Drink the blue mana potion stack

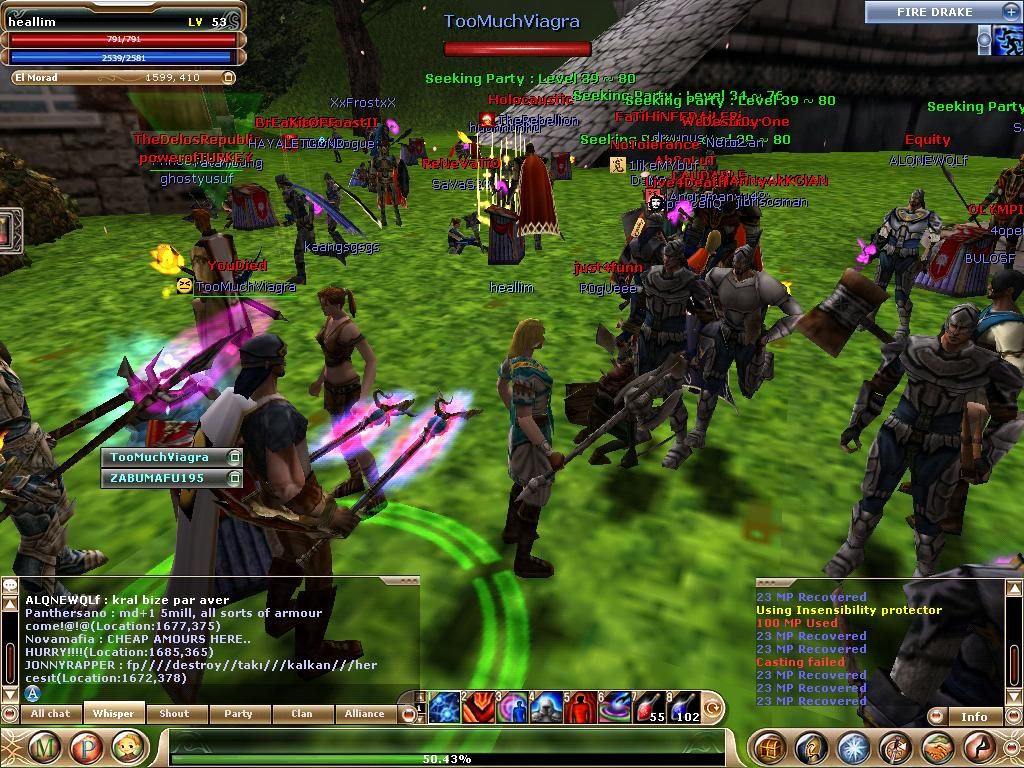pyautogui.click(x=683, y=707)
